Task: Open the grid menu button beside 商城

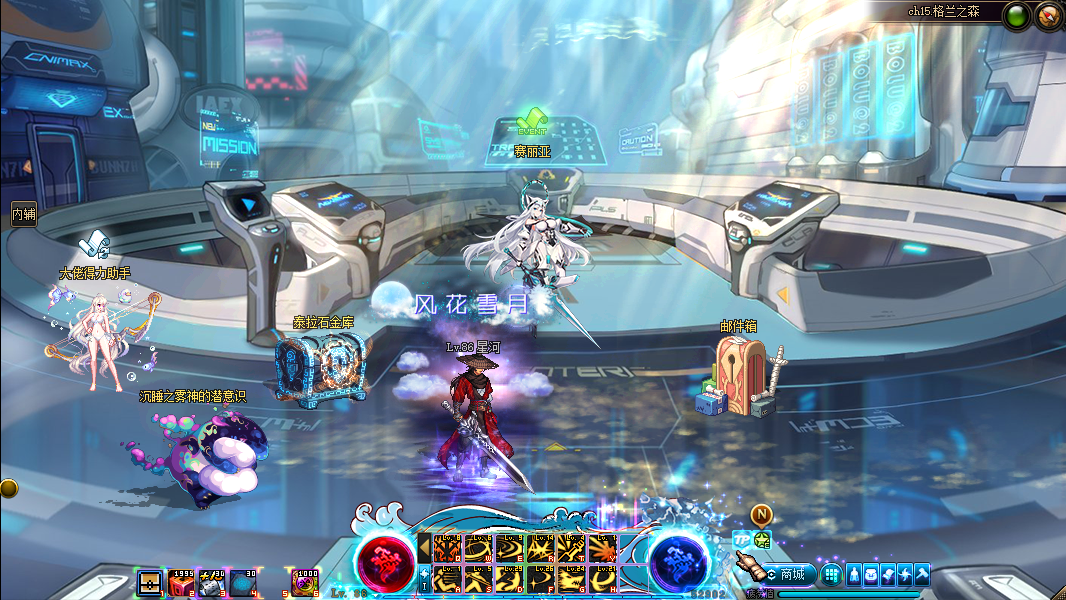Action: [831, 575]
